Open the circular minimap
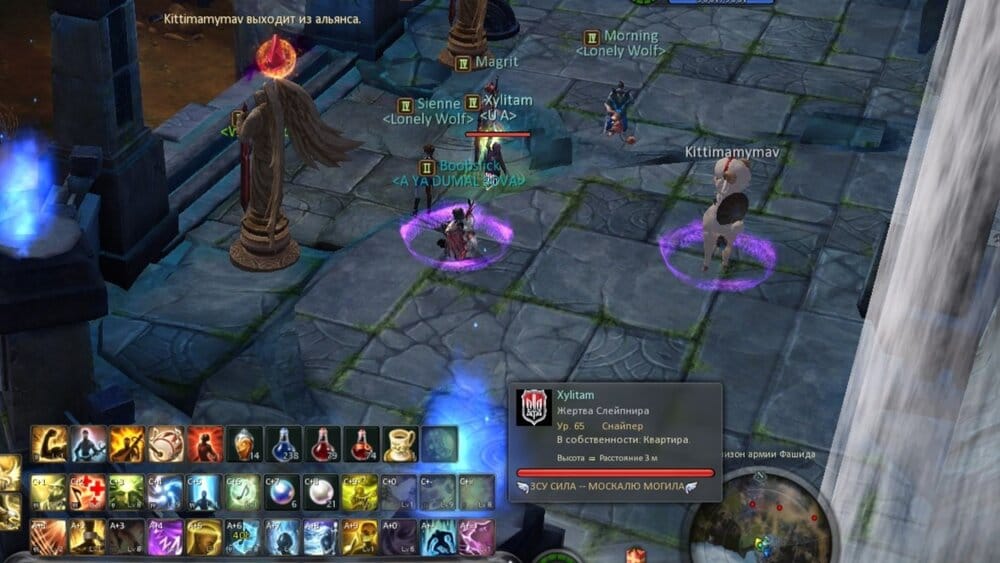This screenshot has height=563, width=1000. [753, 515]
